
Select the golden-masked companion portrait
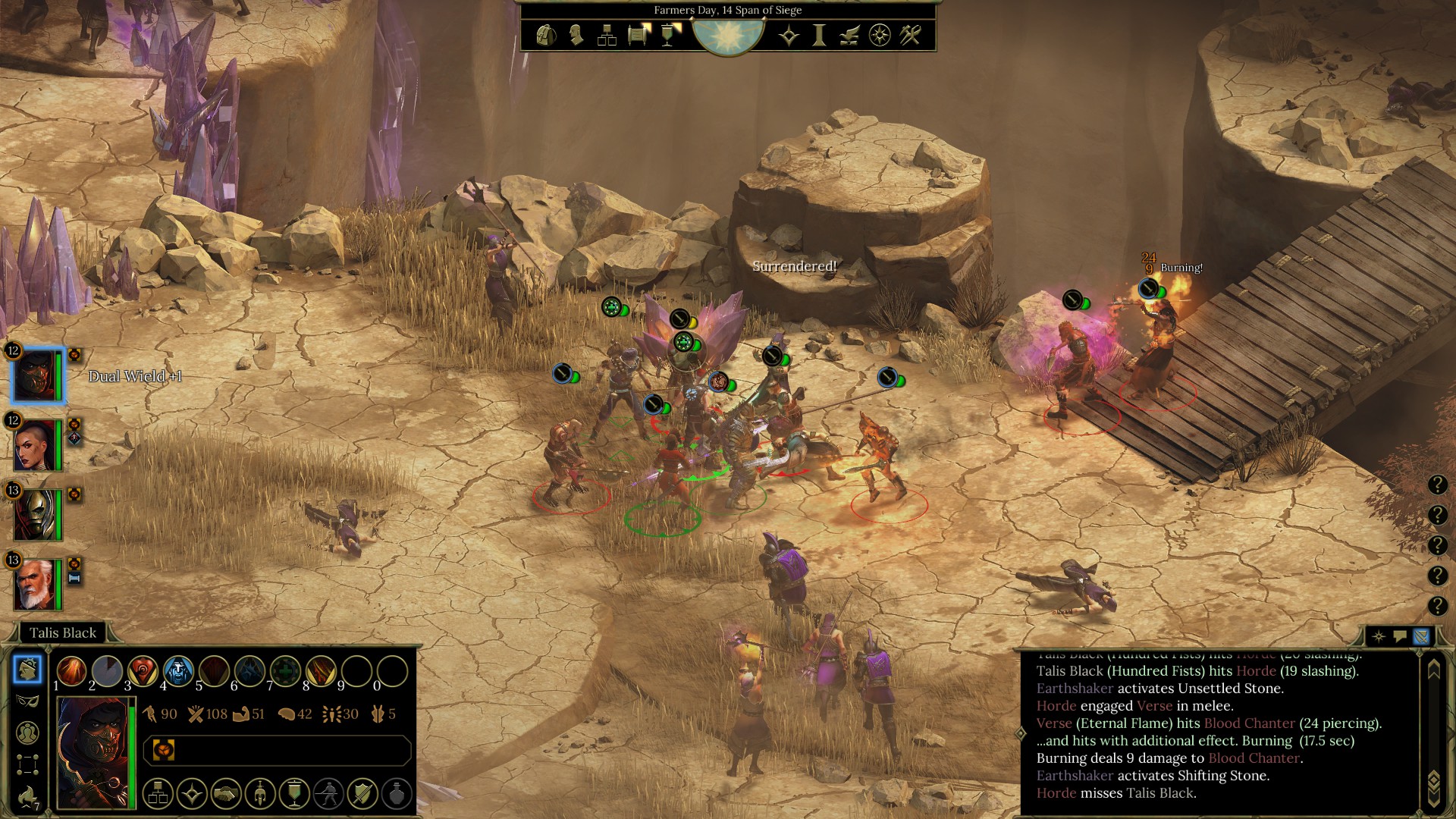[x=36, y=514]
